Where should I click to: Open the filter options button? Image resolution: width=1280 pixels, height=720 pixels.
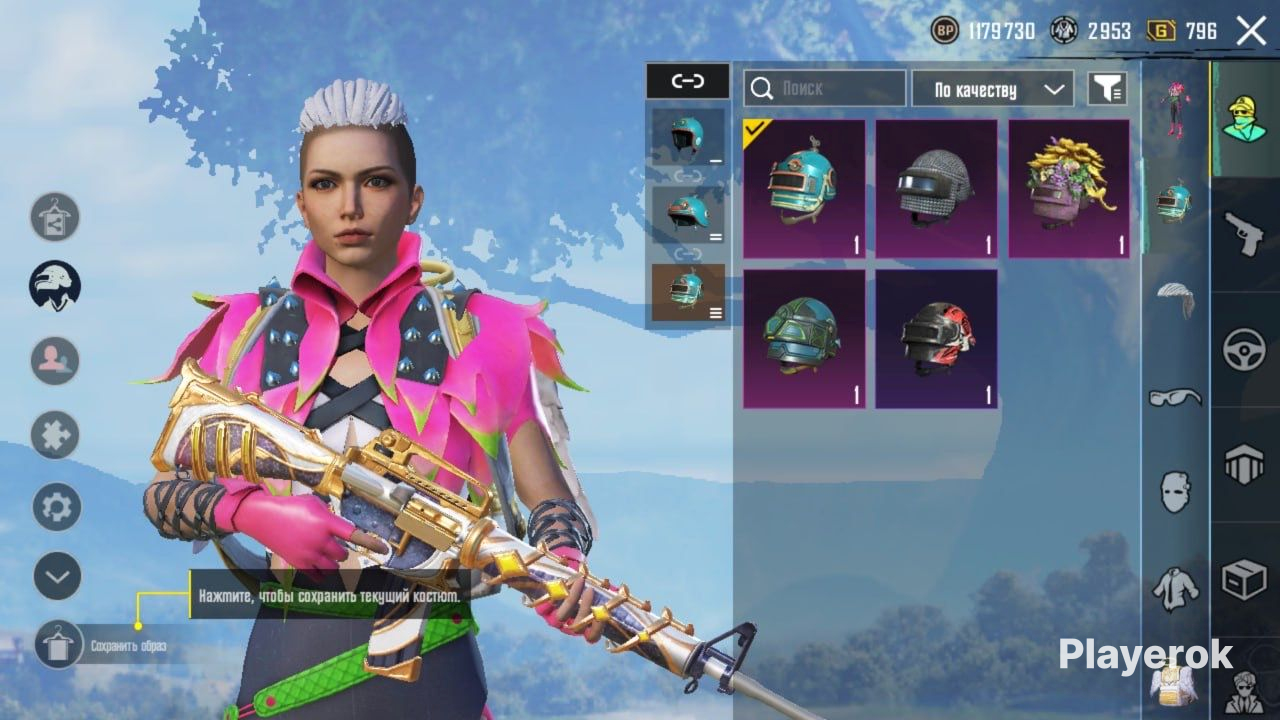point(1107,89)
